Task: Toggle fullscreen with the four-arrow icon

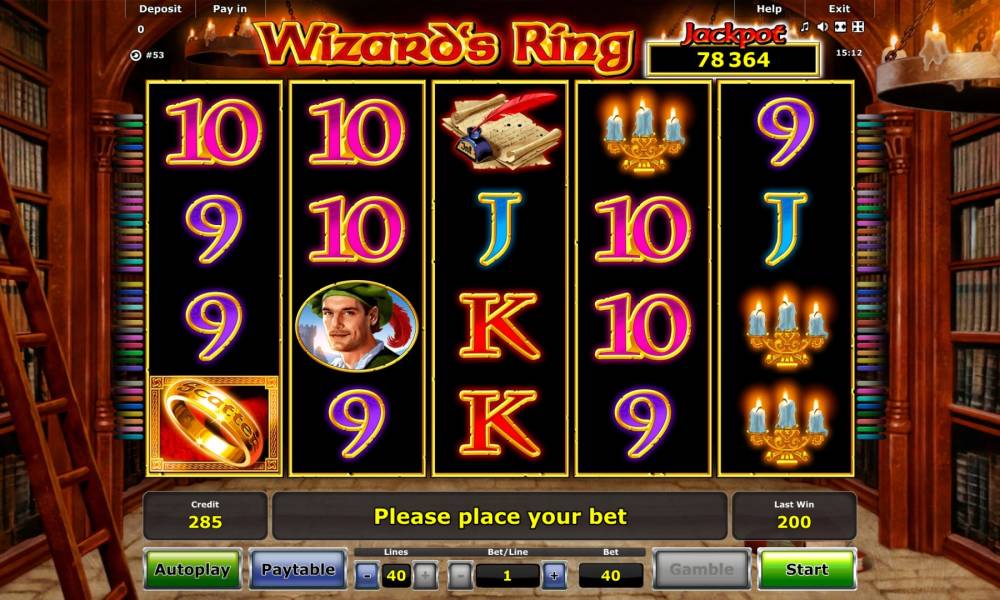Action: click(x=858, y=26)
